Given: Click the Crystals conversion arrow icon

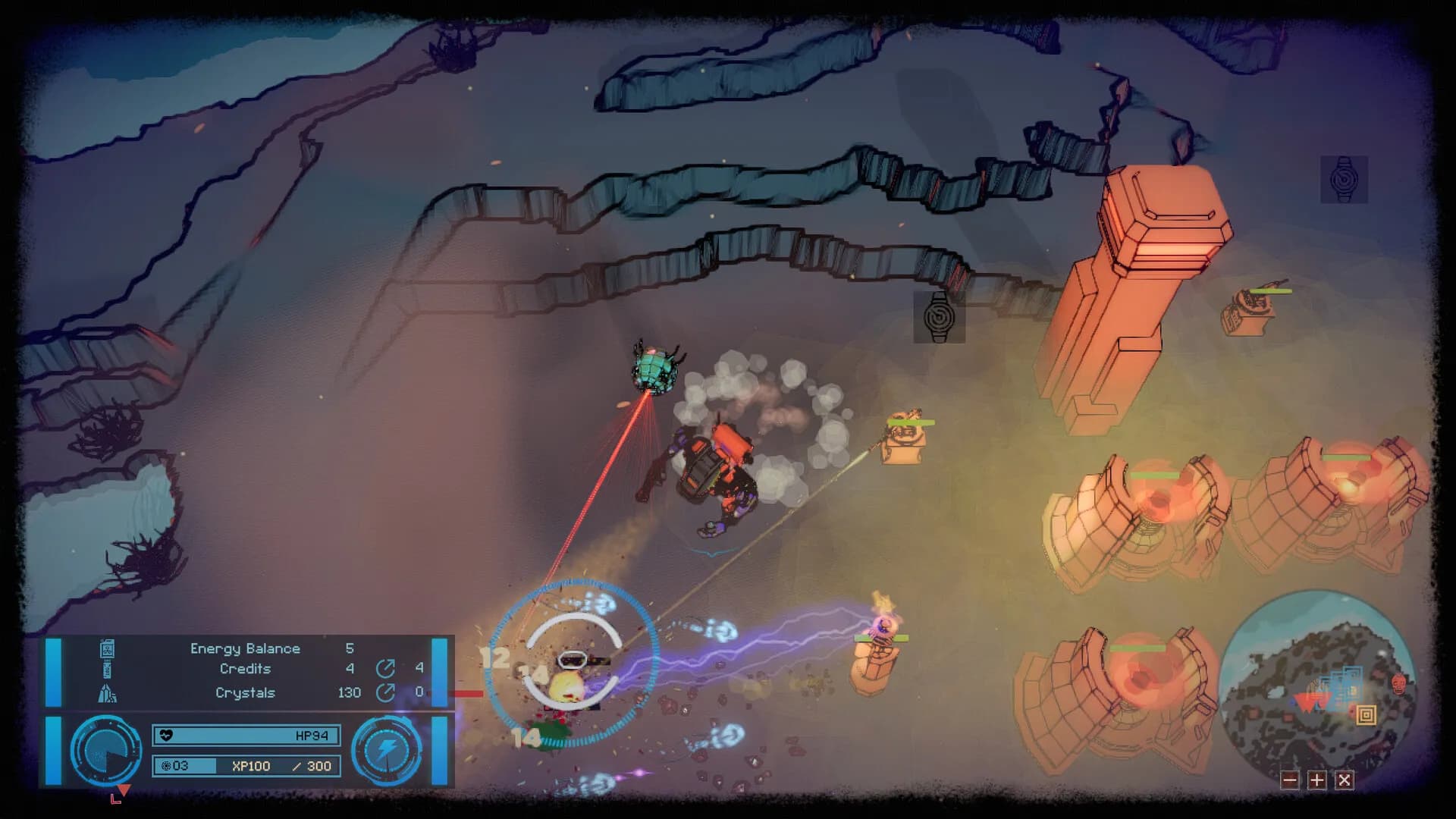Looking at the screenshot, I should [387, 691].
